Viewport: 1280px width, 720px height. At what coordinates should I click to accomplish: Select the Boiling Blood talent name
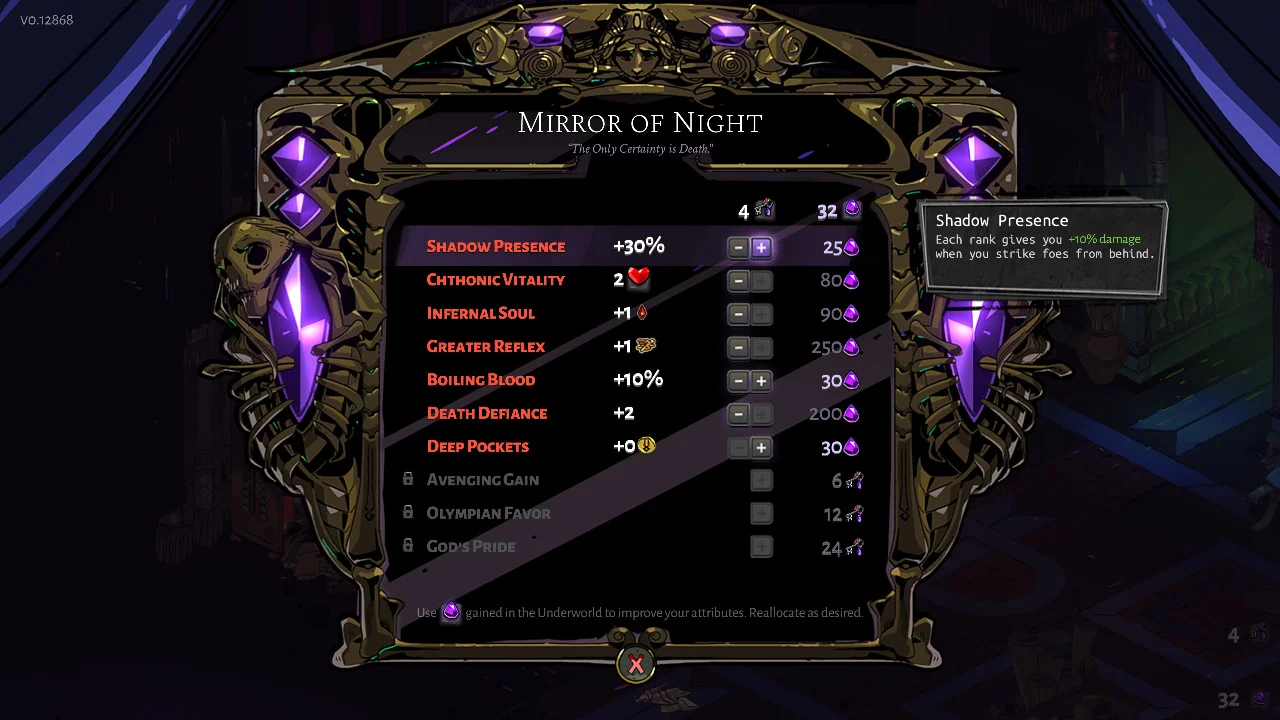[x=481, y=380]
